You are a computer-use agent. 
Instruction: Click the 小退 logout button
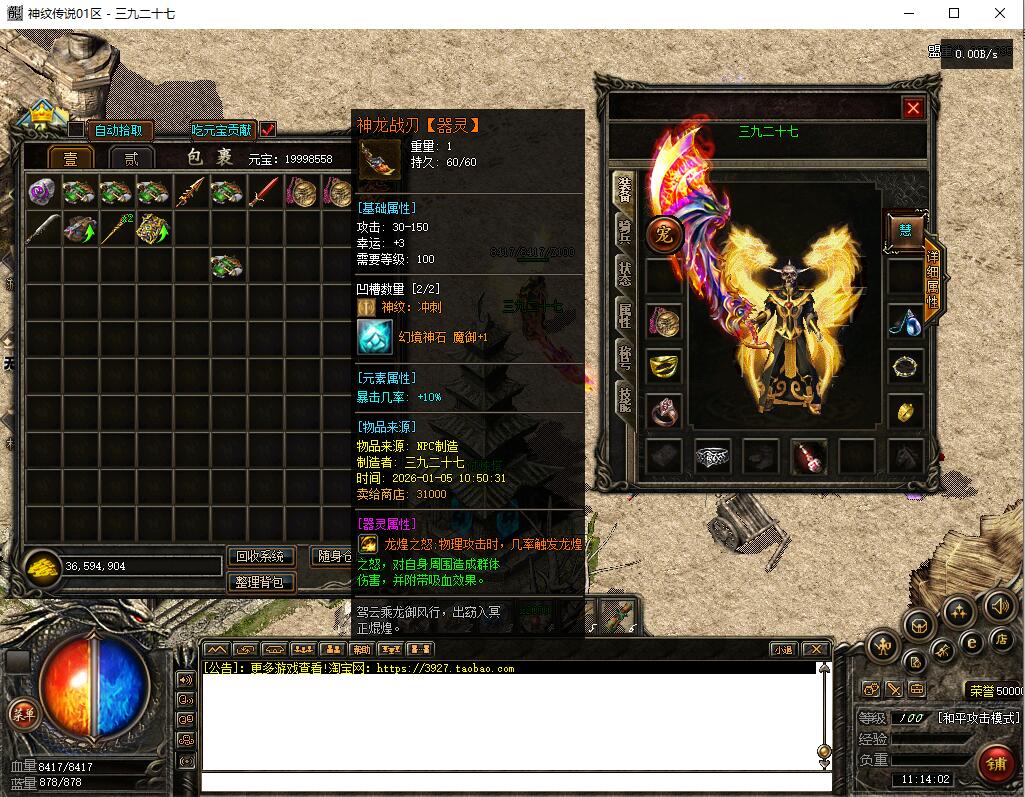(x=783, y=649)
